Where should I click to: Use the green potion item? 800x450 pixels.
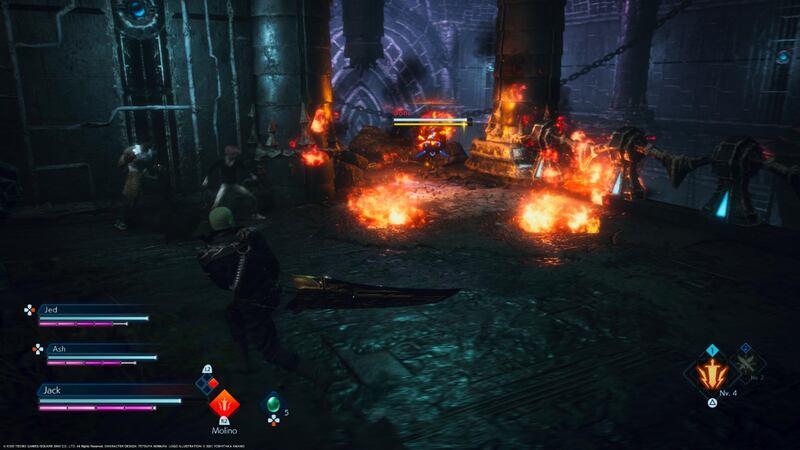click(271, 403)
